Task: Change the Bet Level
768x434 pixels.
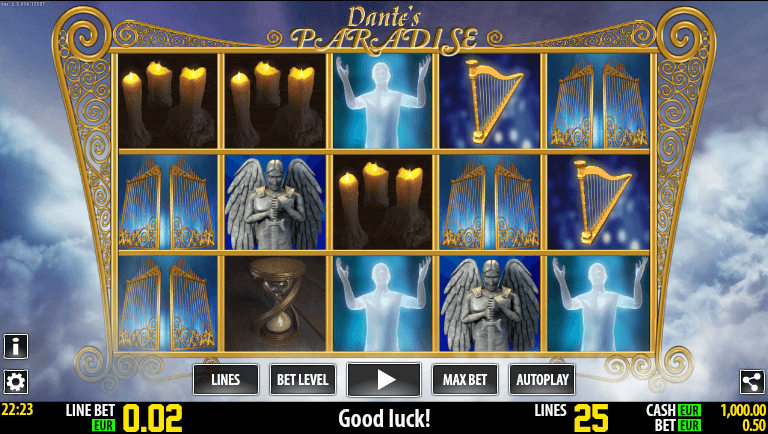Action: pyautogui.click(x=302, y=380)
